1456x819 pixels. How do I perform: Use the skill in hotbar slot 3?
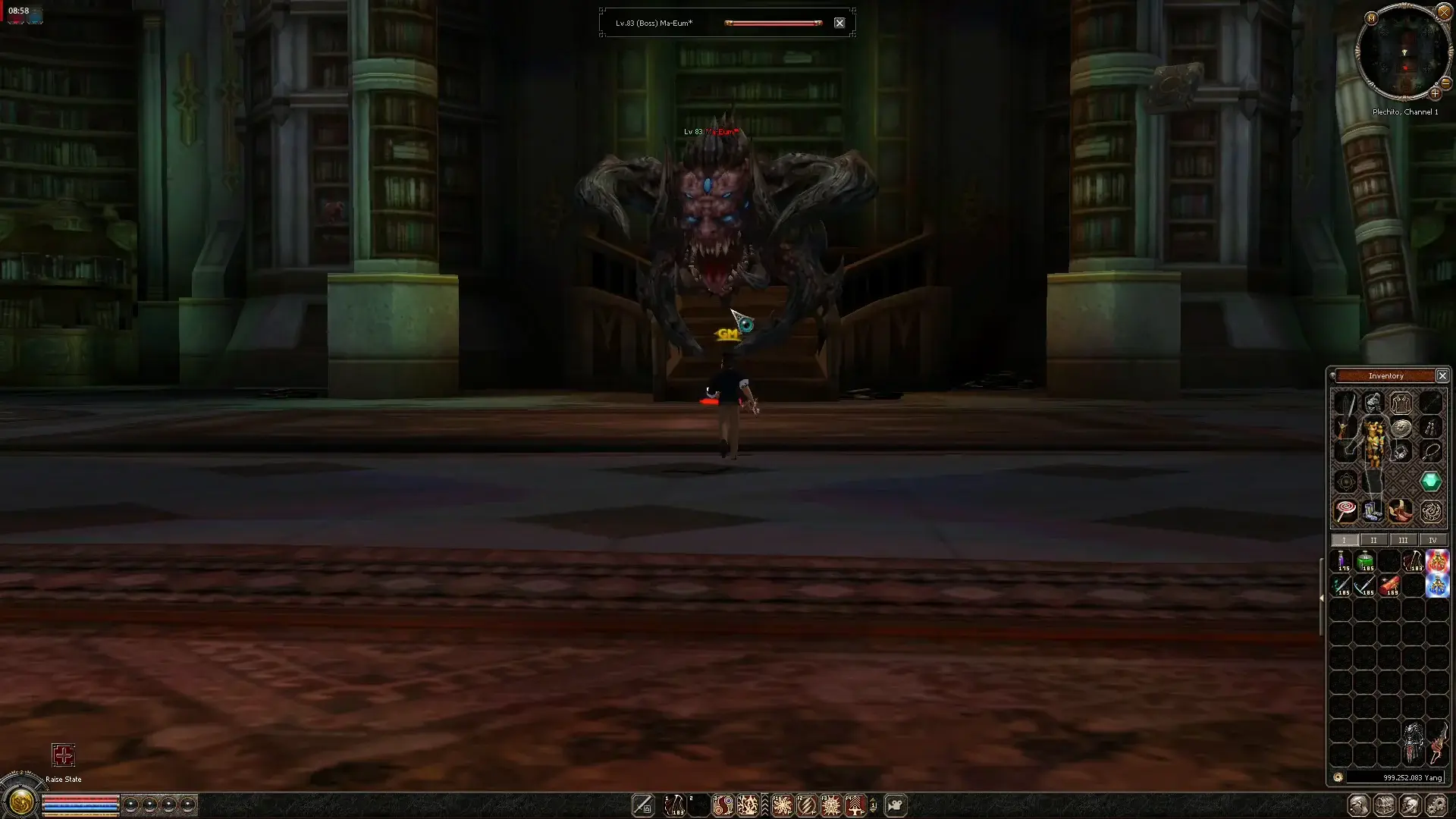point(723,805)
